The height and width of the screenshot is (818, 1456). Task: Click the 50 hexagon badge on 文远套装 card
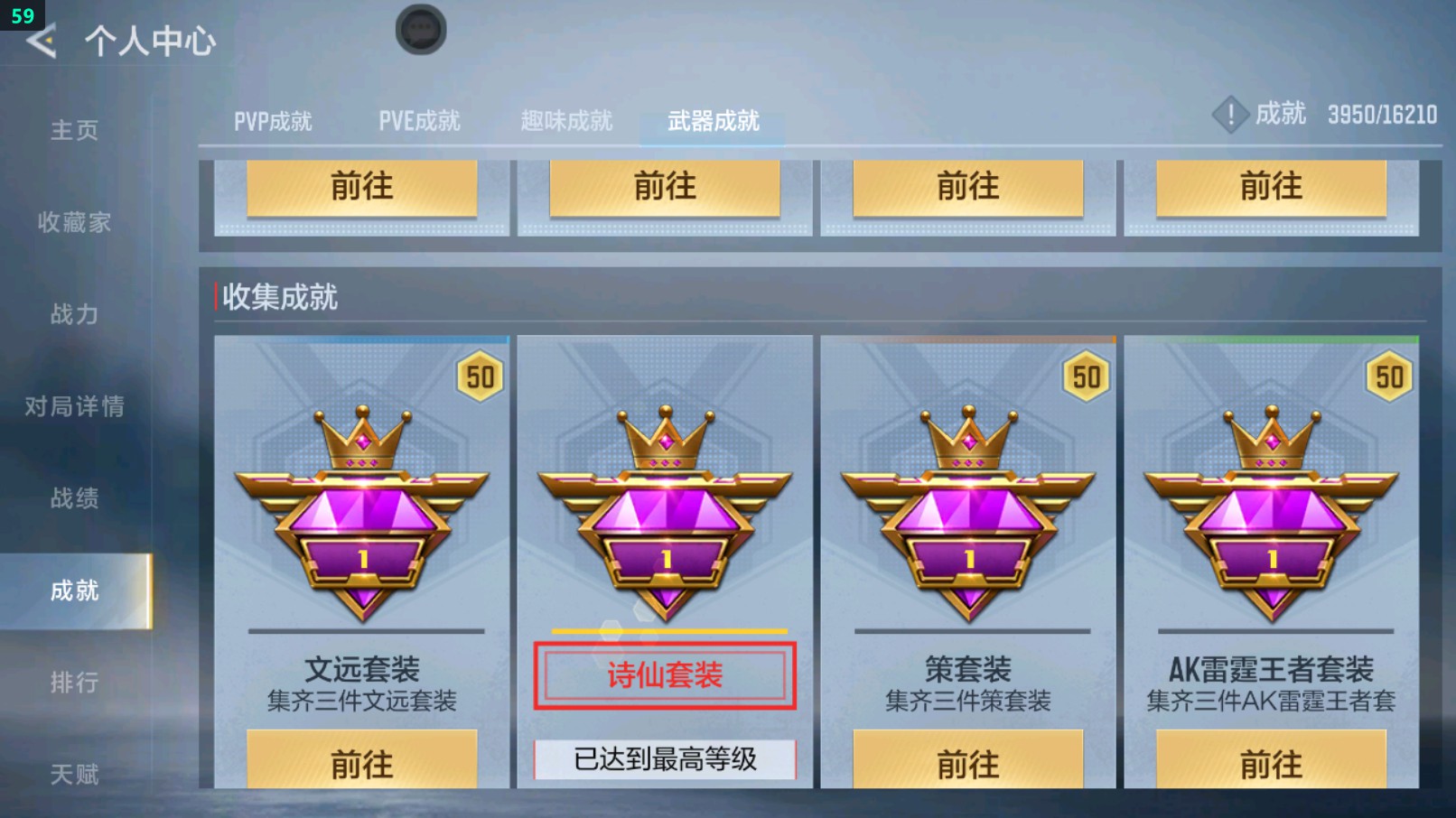(x=480, y=377)
